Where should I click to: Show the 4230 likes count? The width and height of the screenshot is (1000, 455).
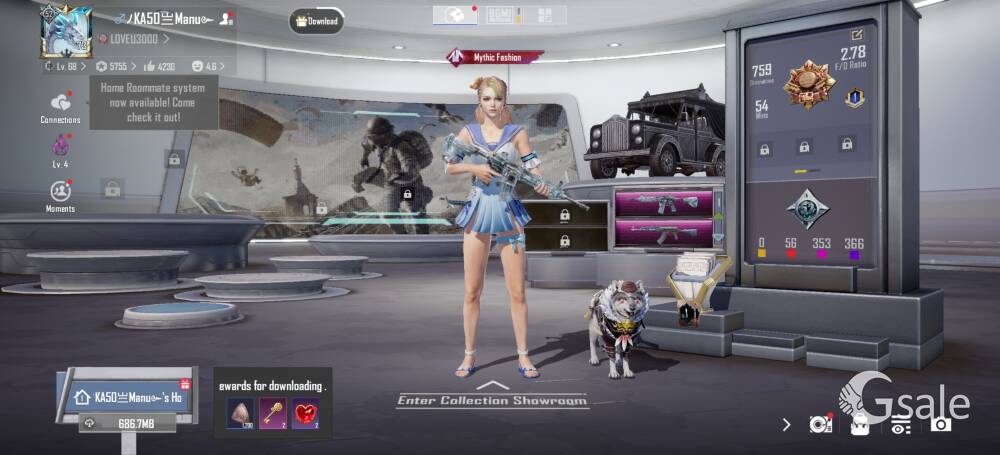(160, 67)
